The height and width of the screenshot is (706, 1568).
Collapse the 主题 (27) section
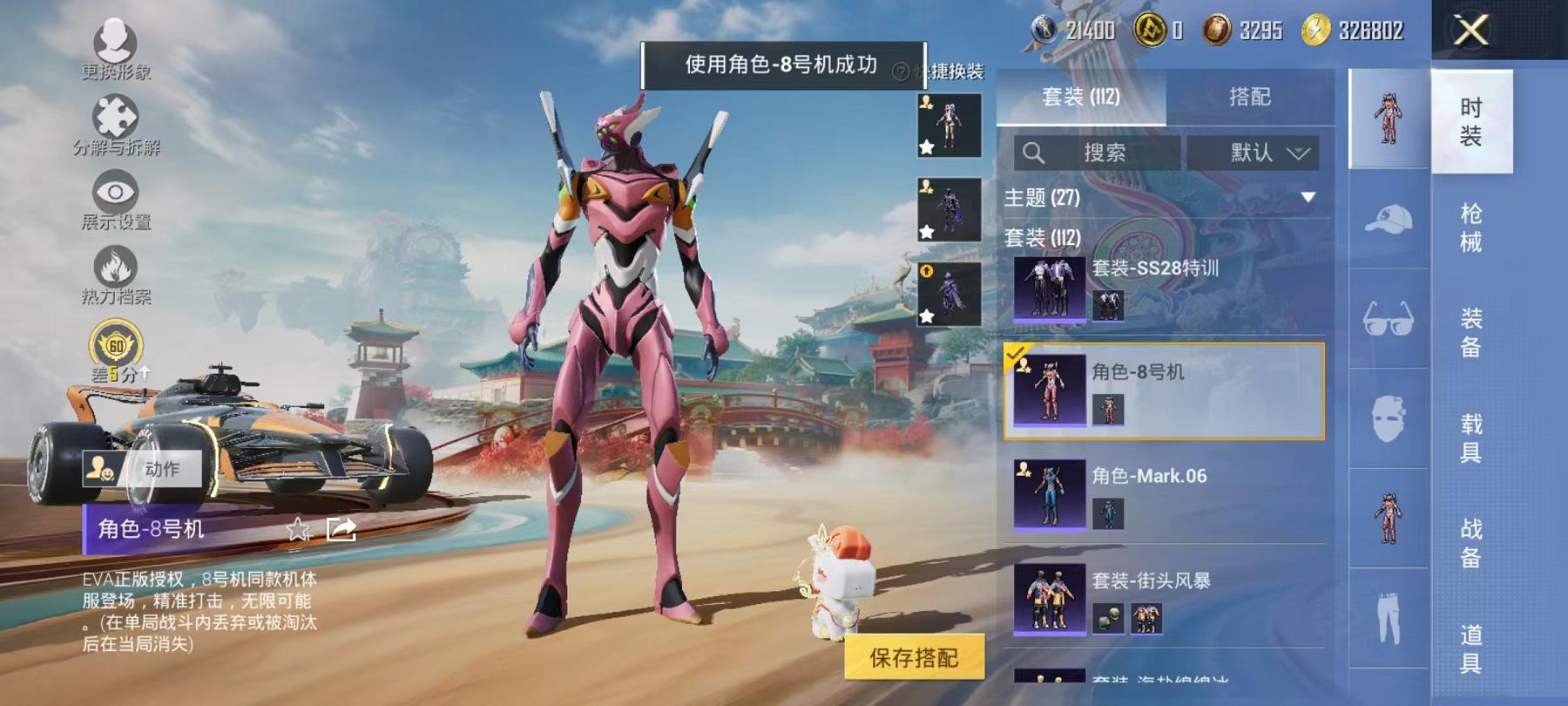[1308, 196]
